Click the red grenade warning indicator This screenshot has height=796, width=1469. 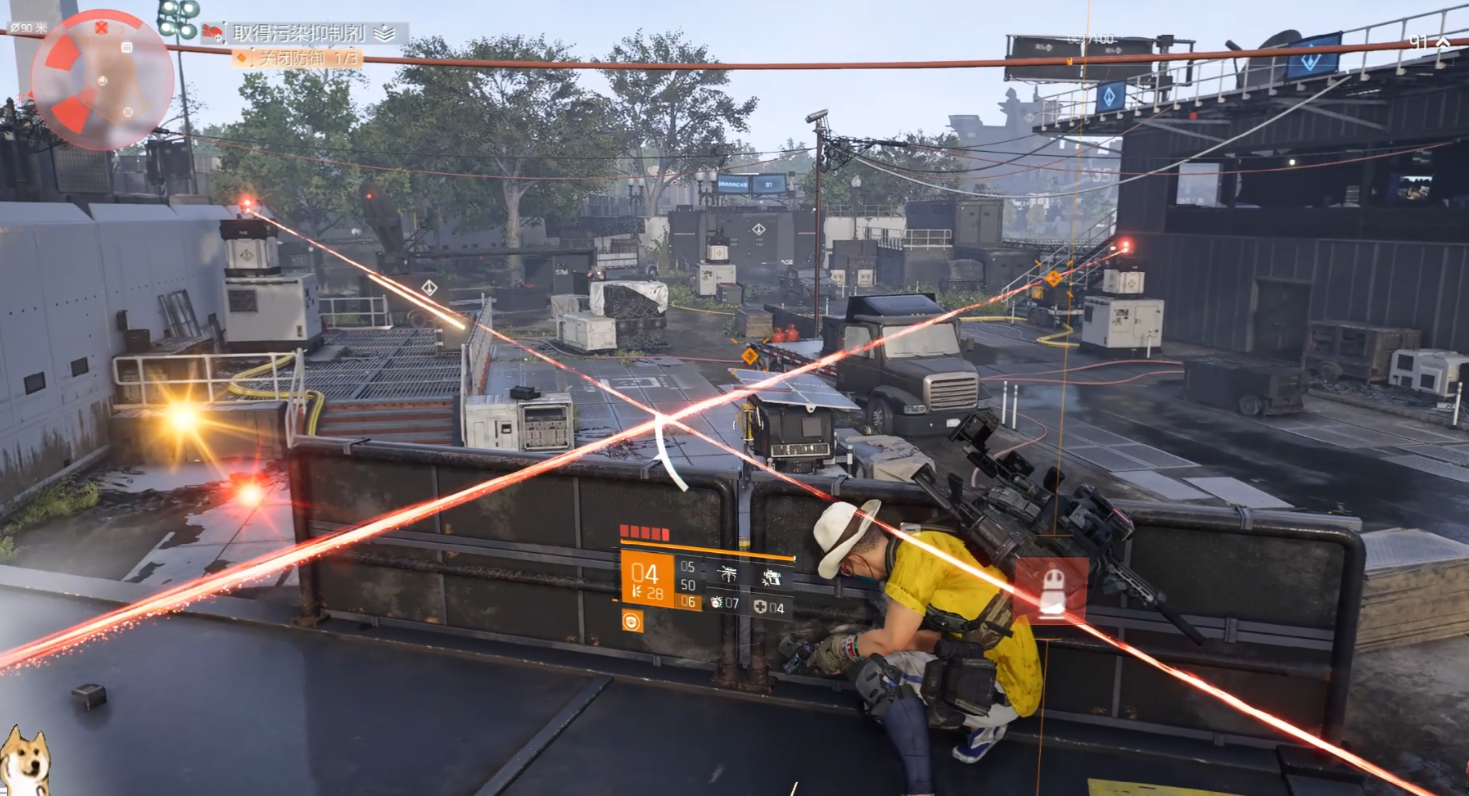[1050, 589]
